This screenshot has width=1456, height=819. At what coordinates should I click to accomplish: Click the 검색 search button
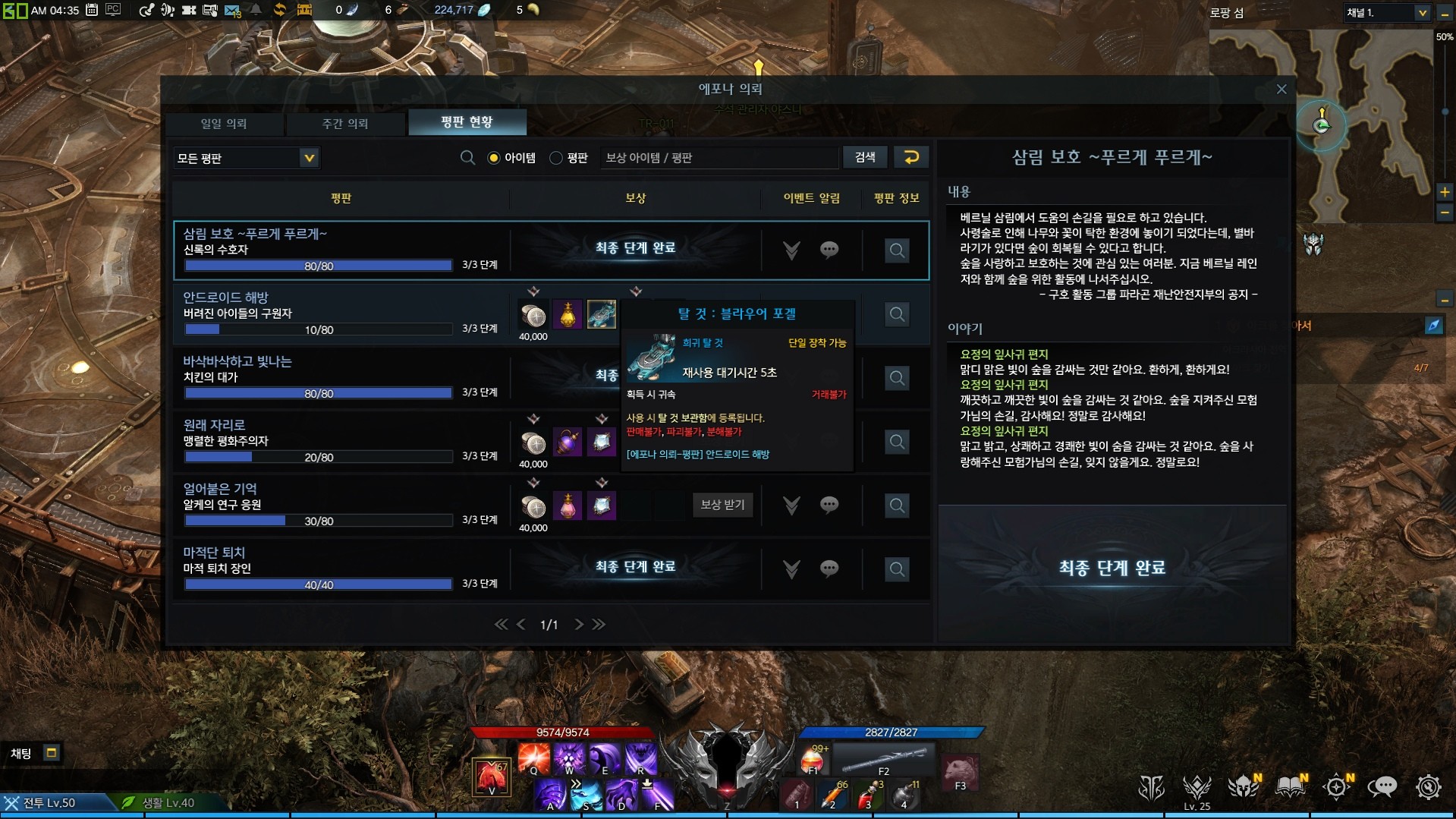[865, 157]
